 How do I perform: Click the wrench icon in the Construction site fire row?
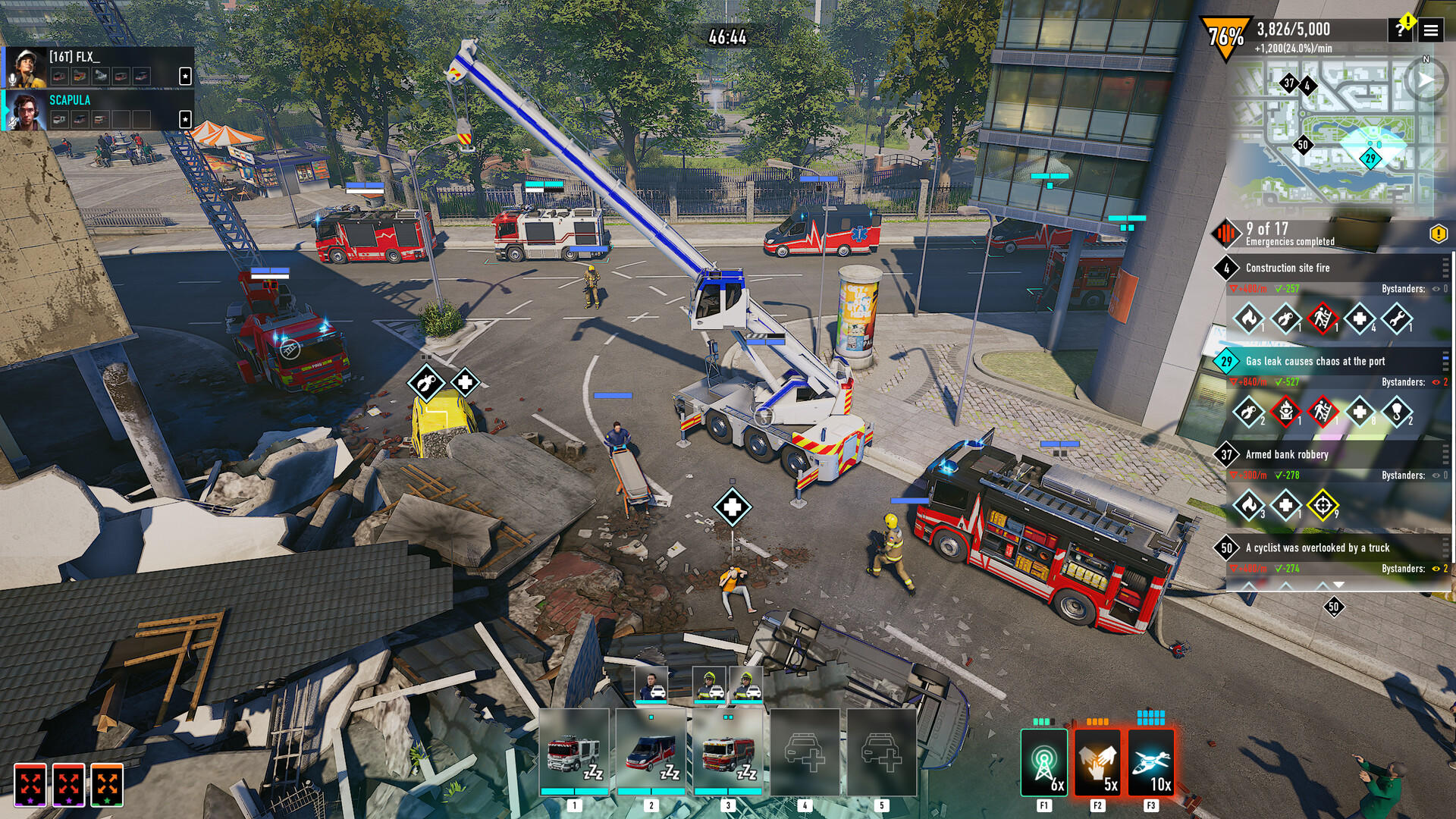tap(1398, 320)
